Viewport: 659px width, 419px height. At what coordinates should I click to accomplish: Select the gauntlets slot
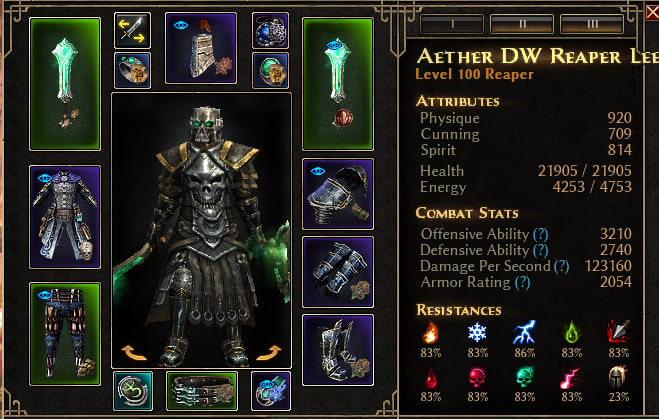click(x=337, y=271)
